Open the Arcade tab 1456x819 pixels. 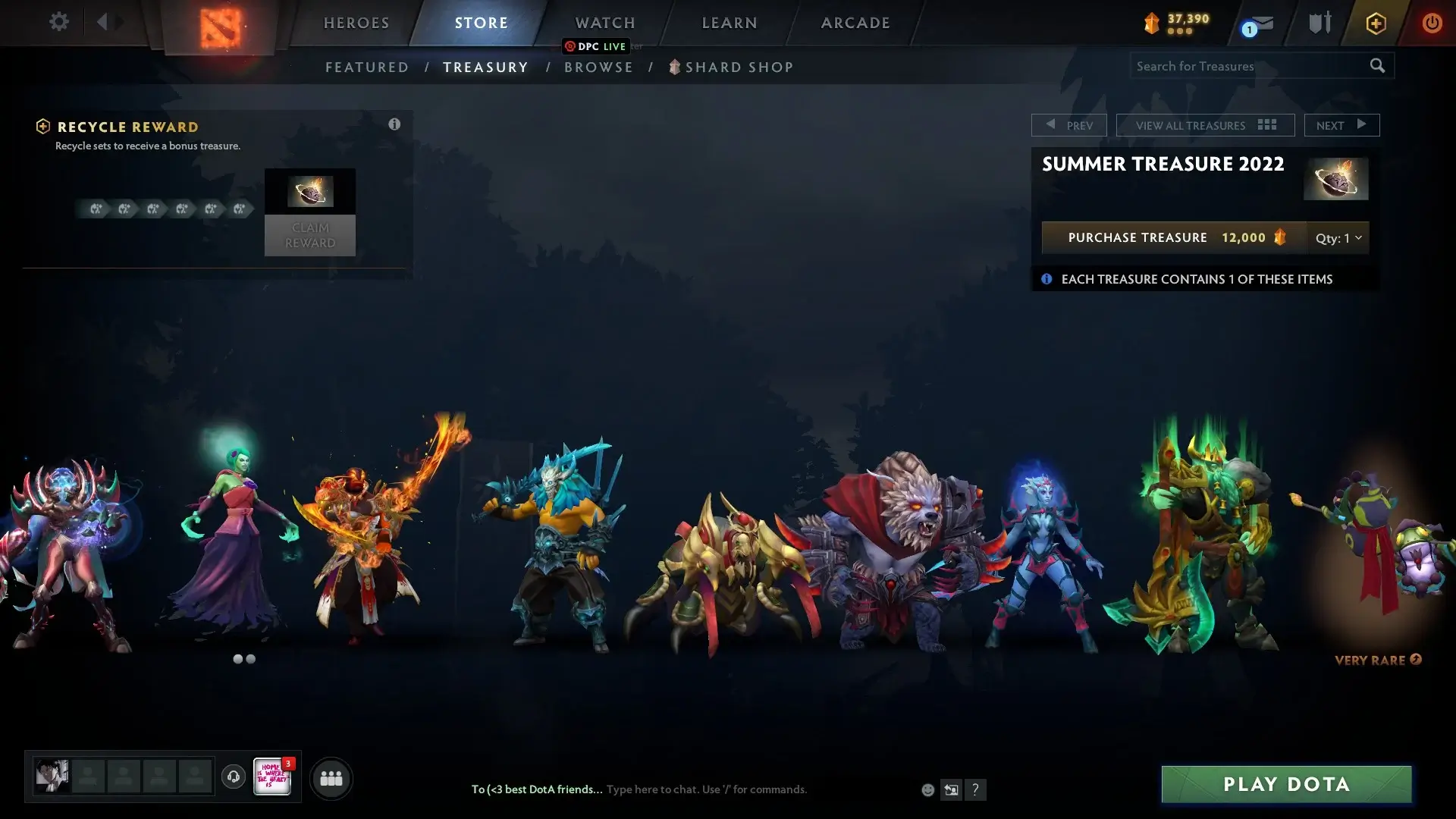click(855, 23)
